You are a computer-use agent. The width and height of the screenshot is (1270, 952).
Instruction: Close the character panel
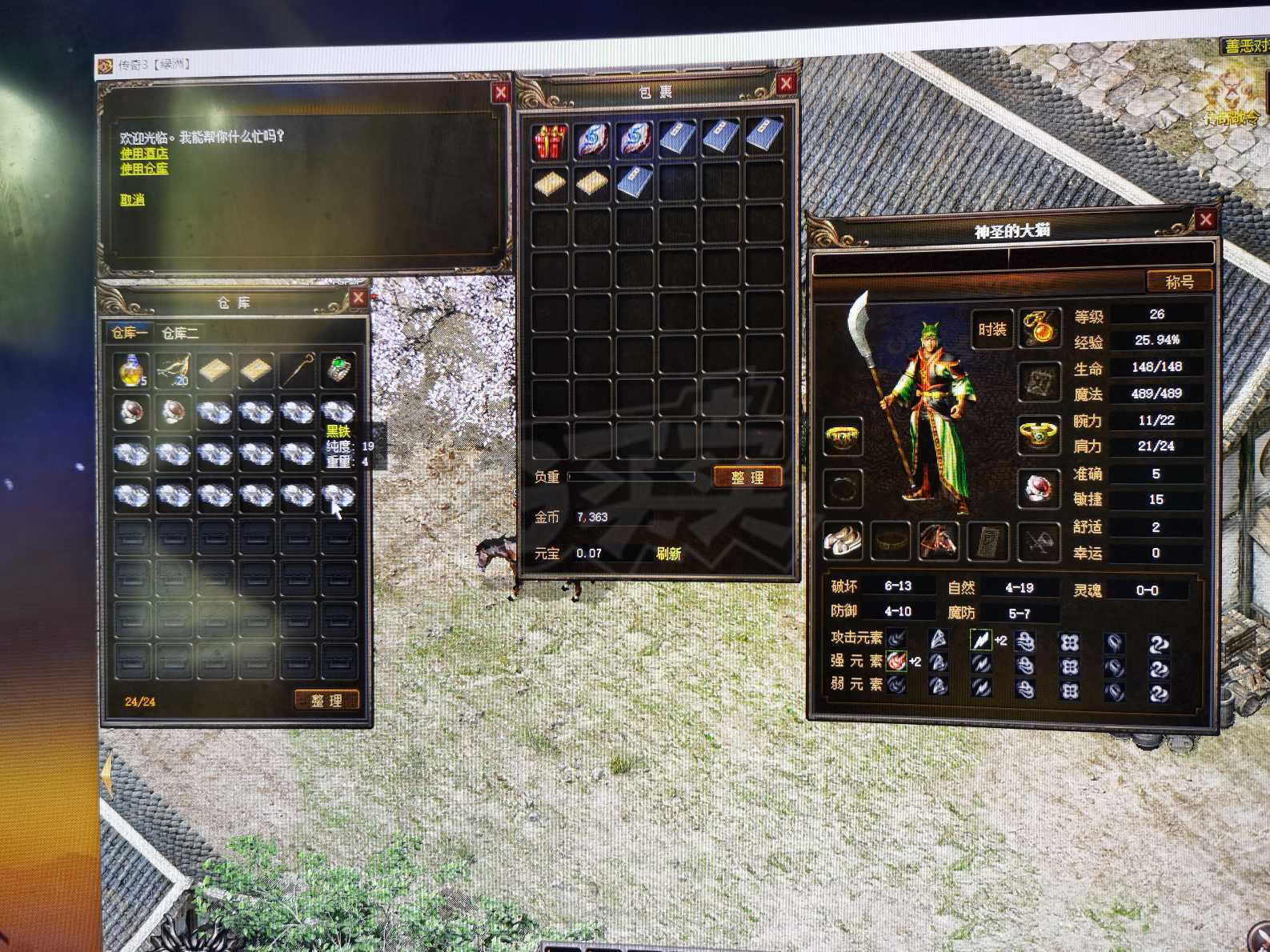(1205, 220)
